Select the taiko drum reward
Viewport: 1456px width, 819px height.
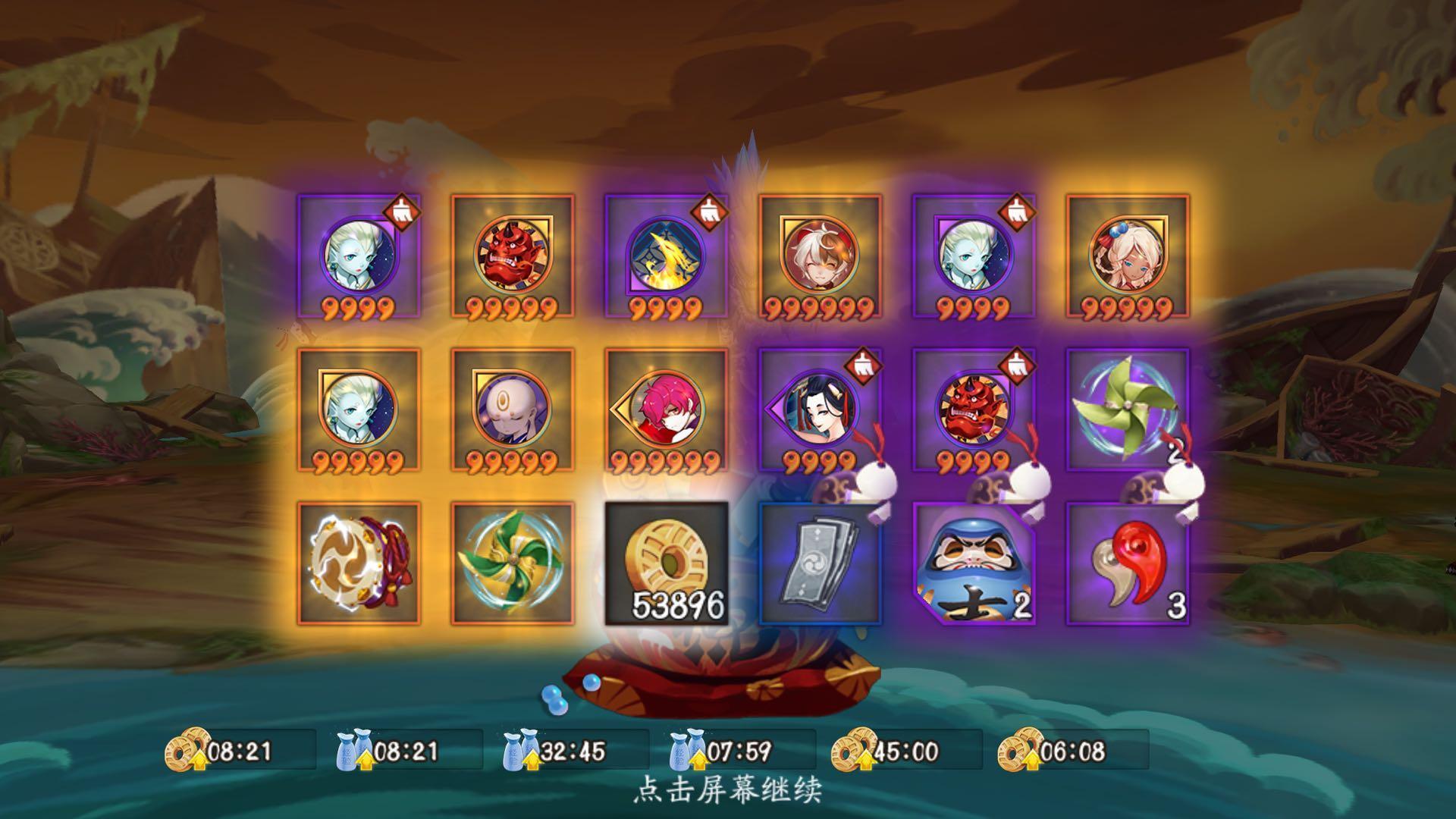358,563
